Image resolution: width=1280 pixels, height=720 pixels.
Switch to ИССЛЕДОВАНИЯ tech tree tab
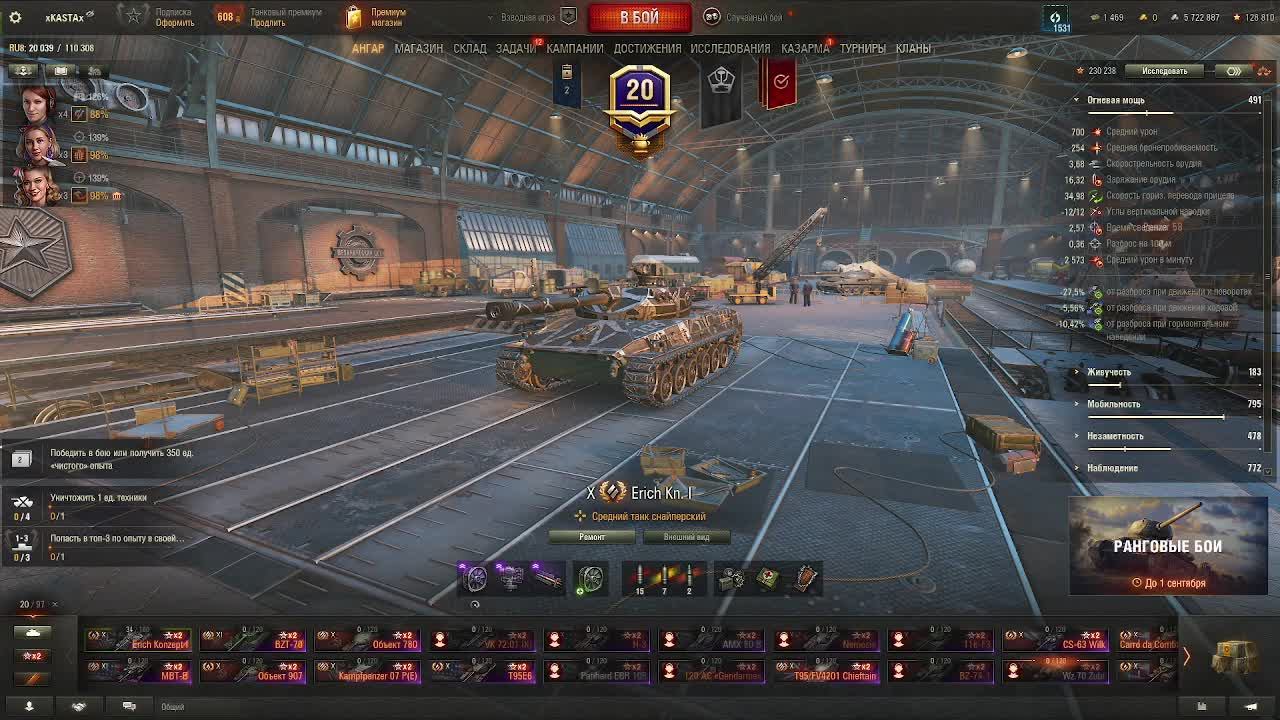[x=730, y=48]
